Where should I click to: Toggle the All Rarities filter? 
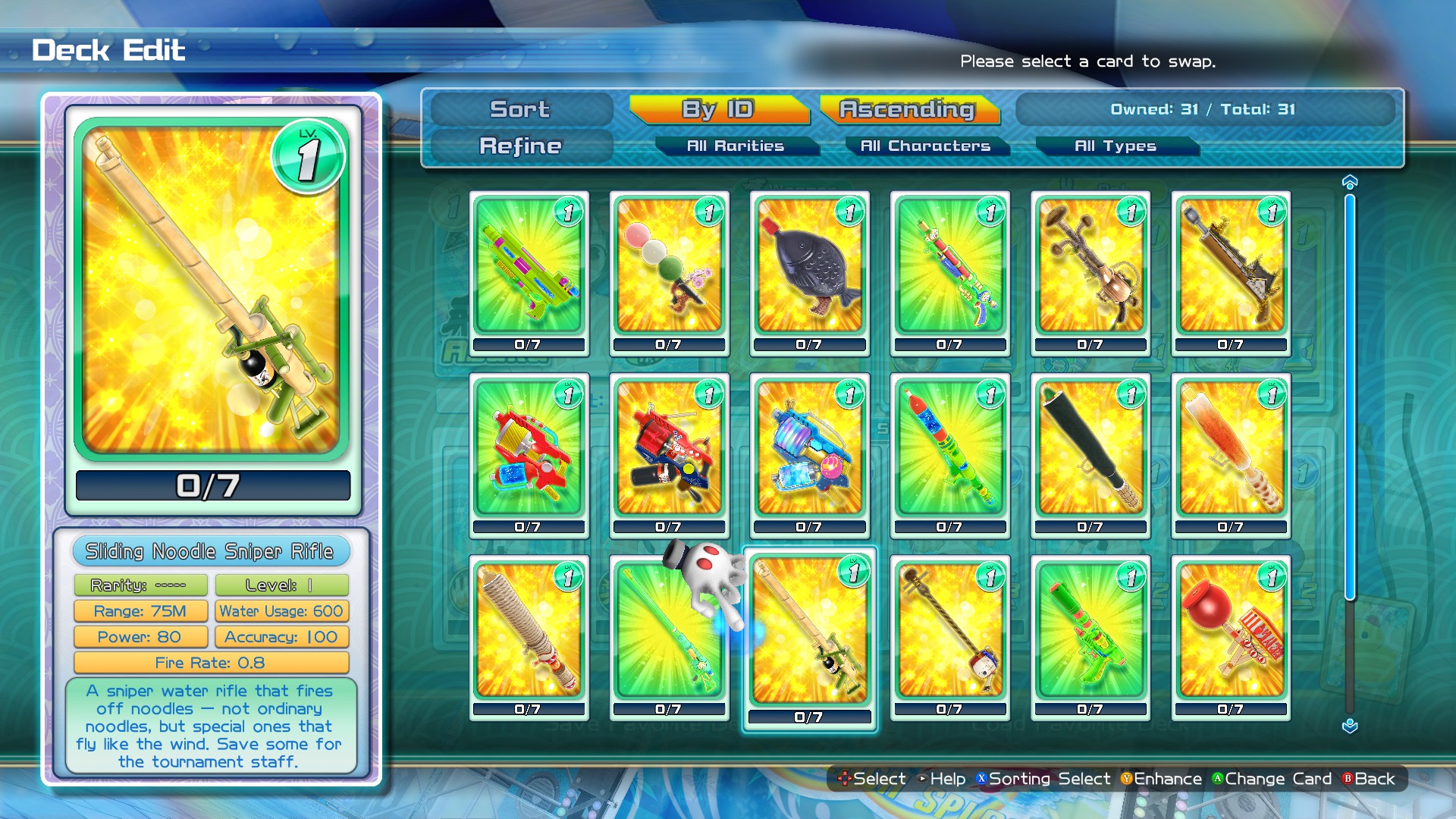point(736,146)
